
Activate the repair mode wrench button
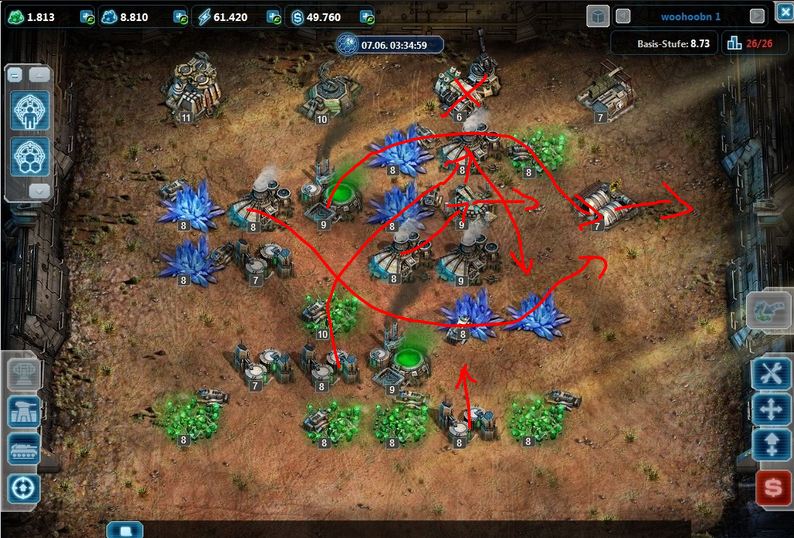771,373
